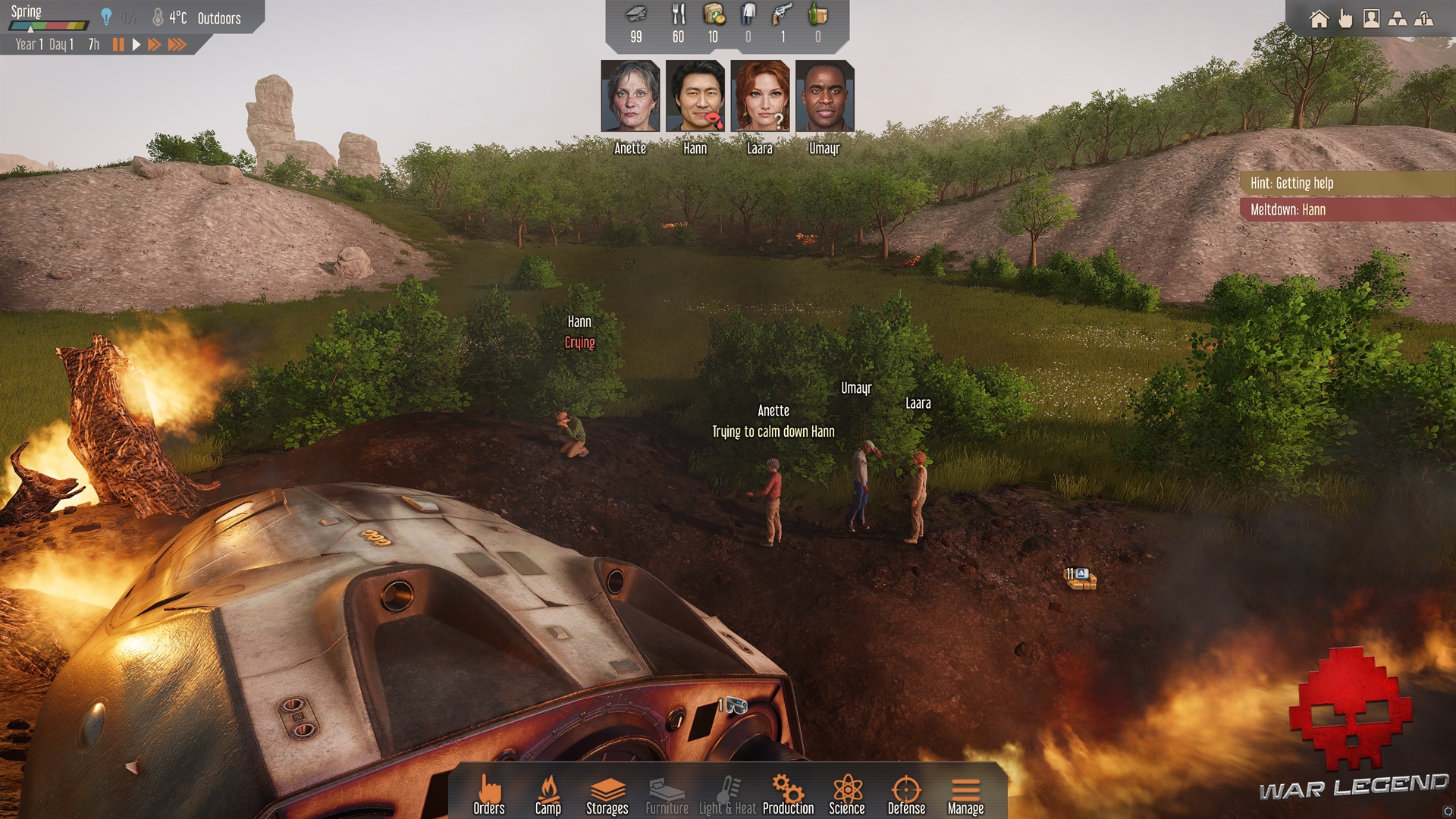Set time to normal play speed

[136, 45]
